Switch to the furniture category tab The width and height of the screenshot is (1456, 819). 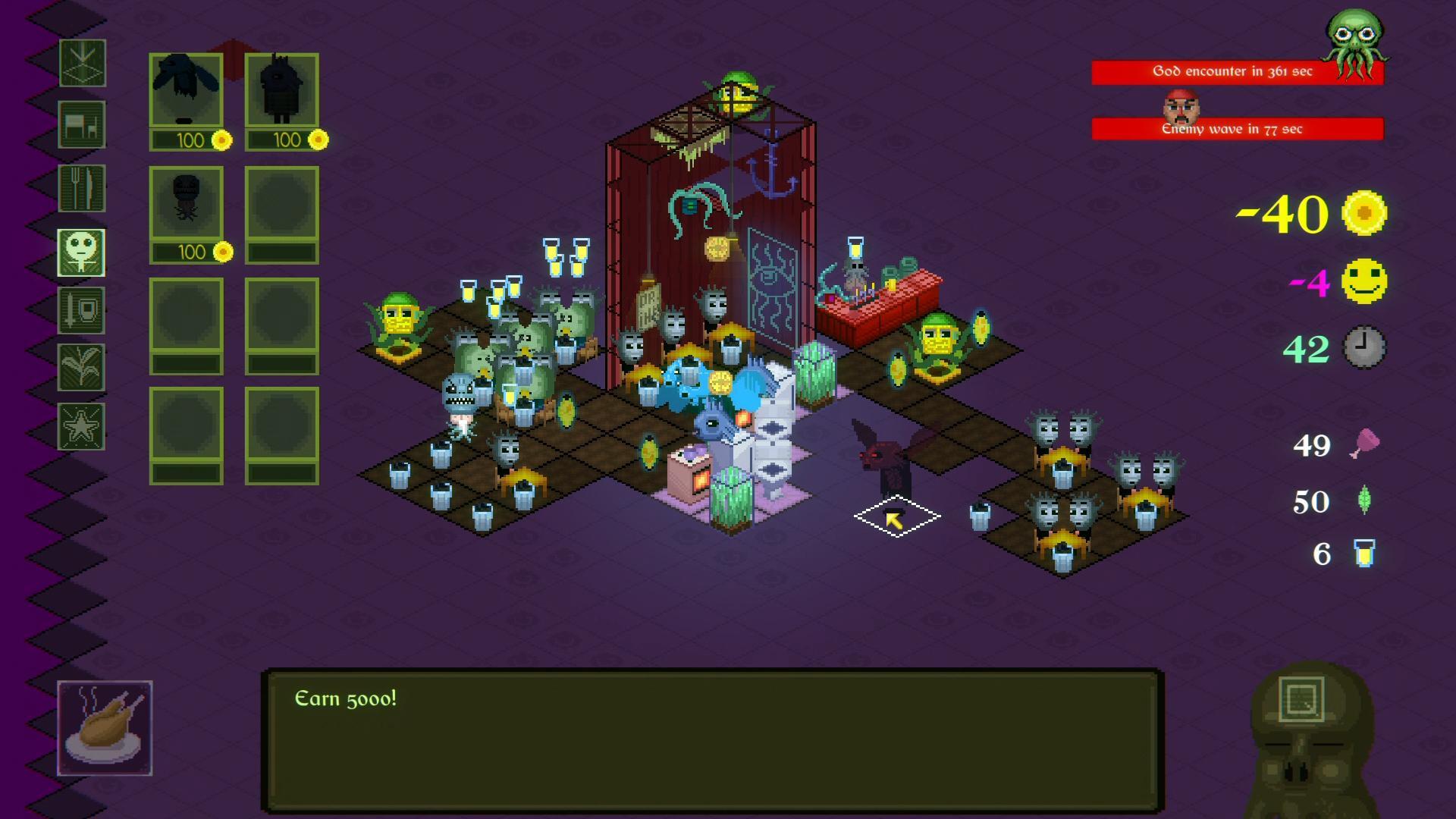tap(81, 124)
